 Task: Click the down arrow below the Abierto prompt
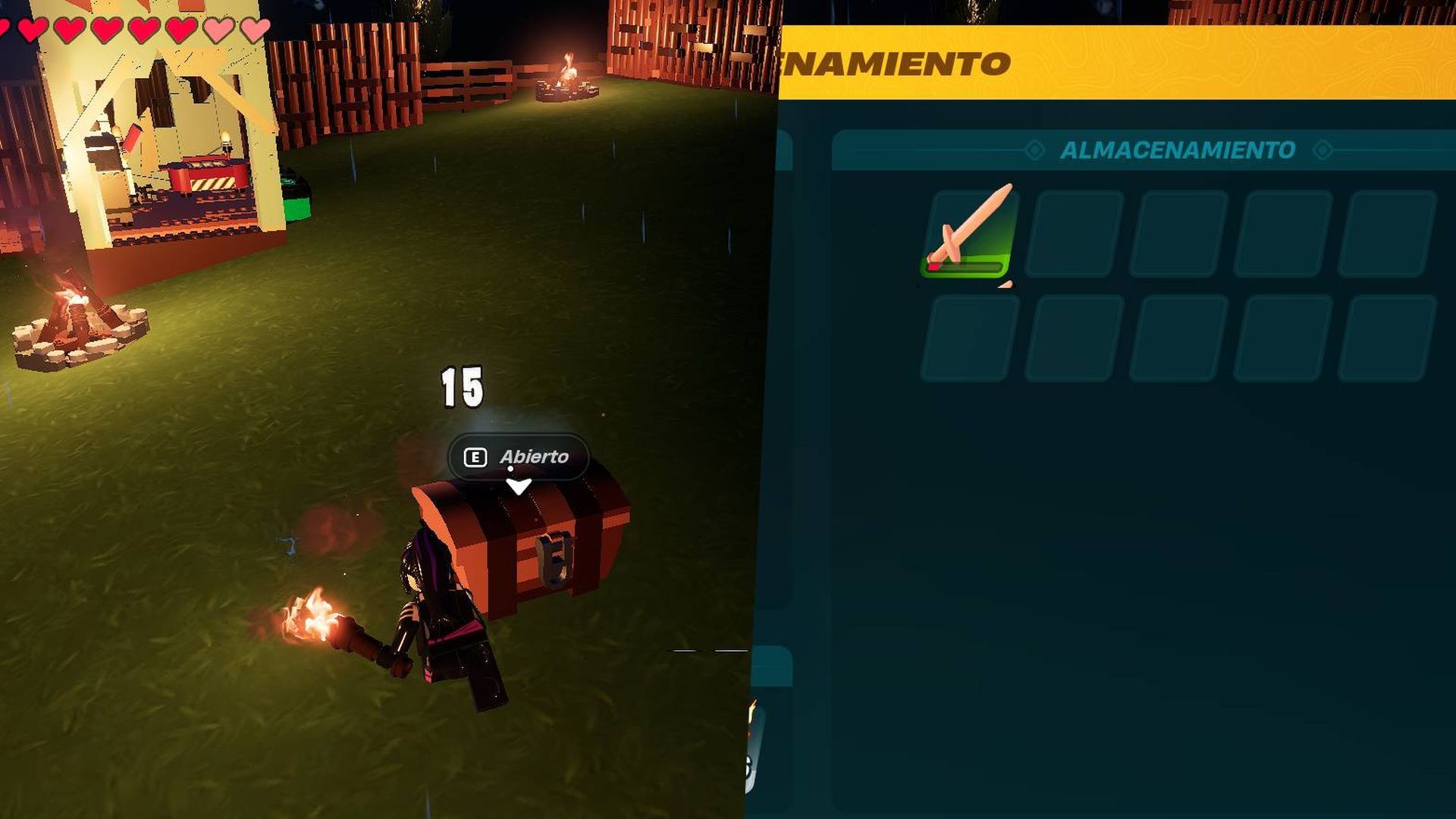pos(519,486)
